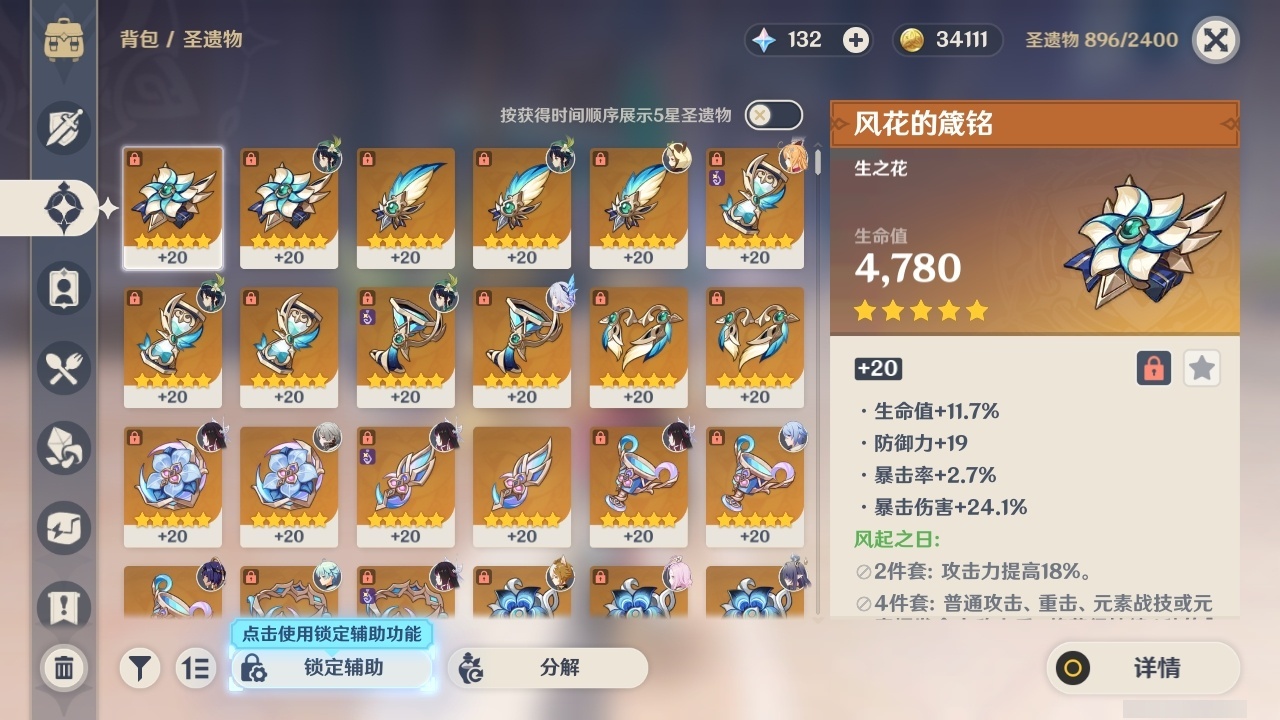This screenshot has width=1280, height=720.
Task: Select the feather artifact thumbnail
Action: [x=406, y=205]
